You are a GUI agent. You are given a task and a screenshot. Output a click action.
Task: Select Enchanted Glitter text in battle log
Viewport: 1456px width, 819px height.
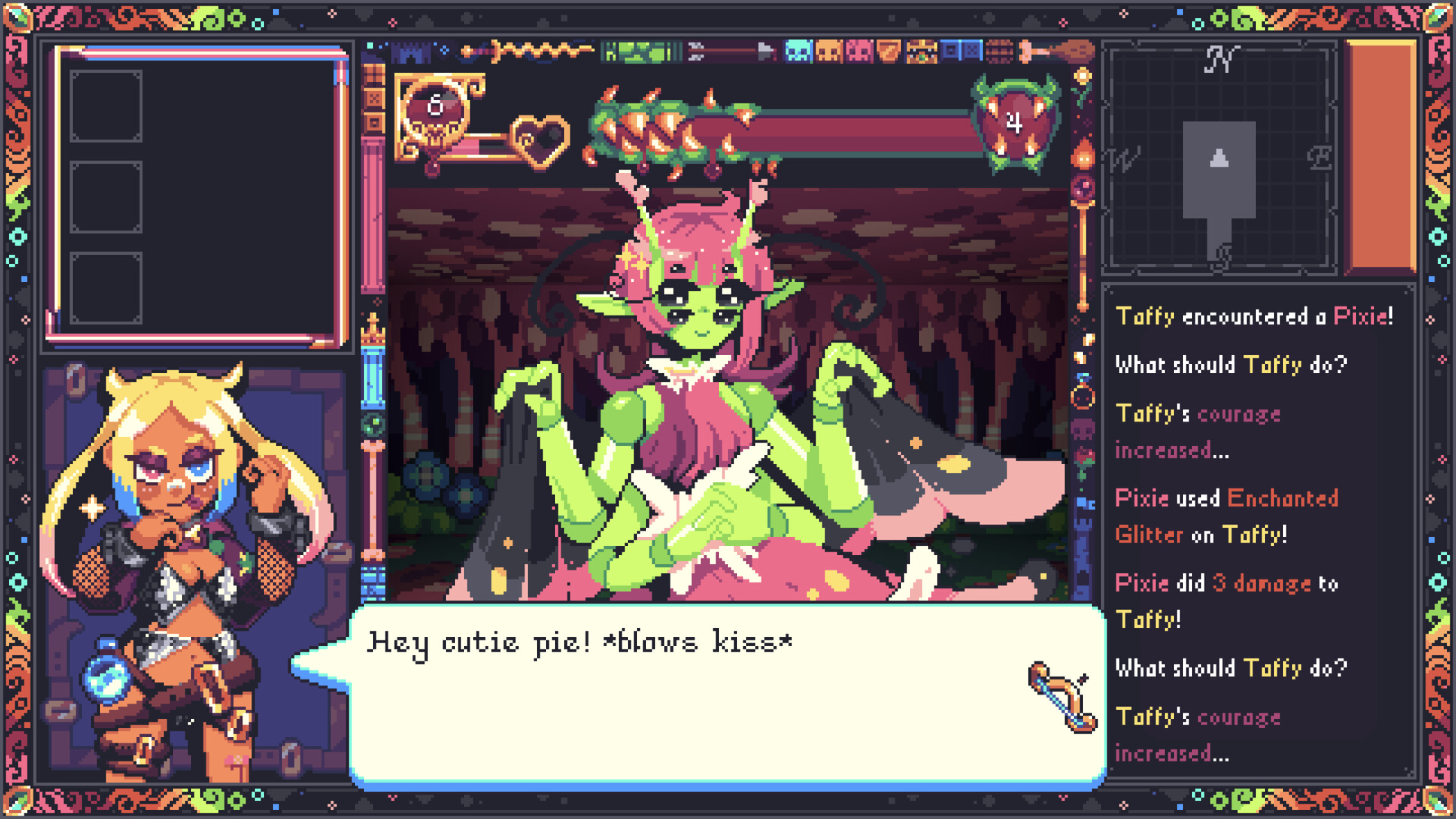coord(1282,498)
